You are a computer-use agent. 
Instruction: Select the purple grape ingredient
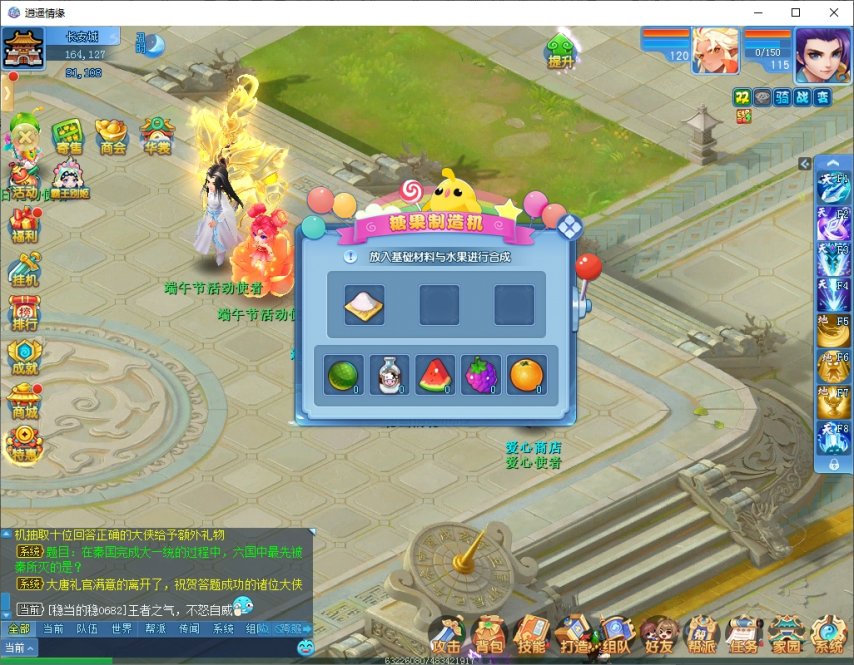point(481,375)
